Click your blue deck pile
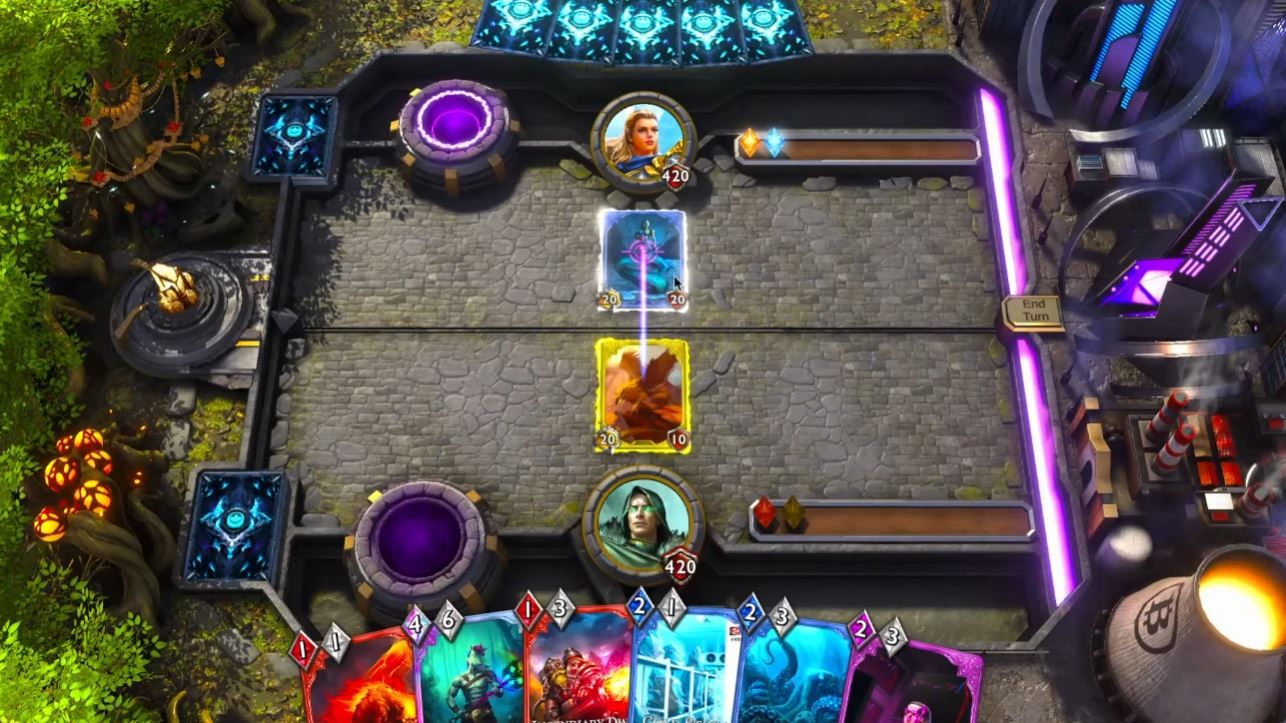This screenshot has height=723, width=1286. click(x=235, y=524)
